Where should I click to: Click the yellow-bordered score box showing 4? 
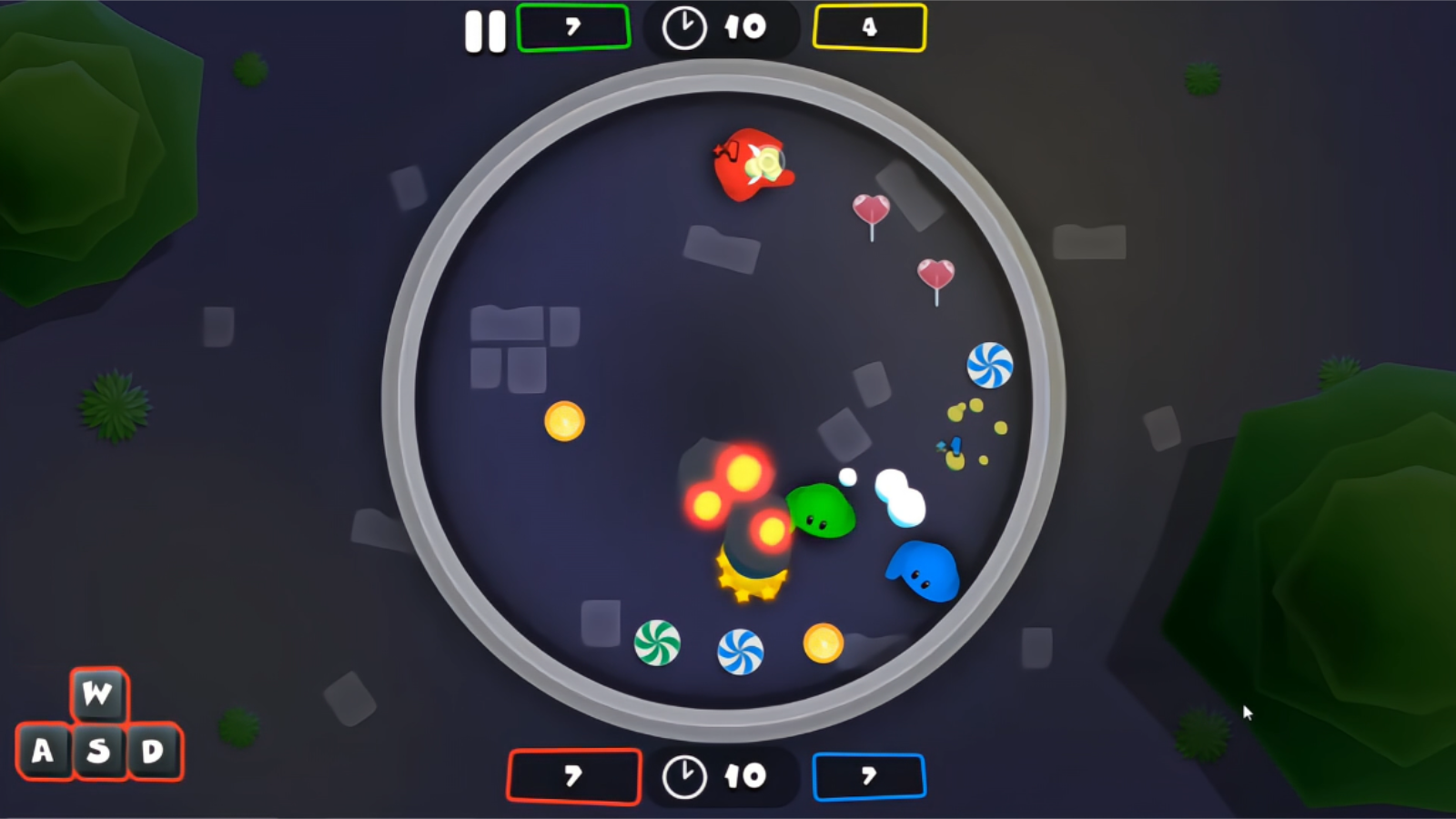coord(869,28)
